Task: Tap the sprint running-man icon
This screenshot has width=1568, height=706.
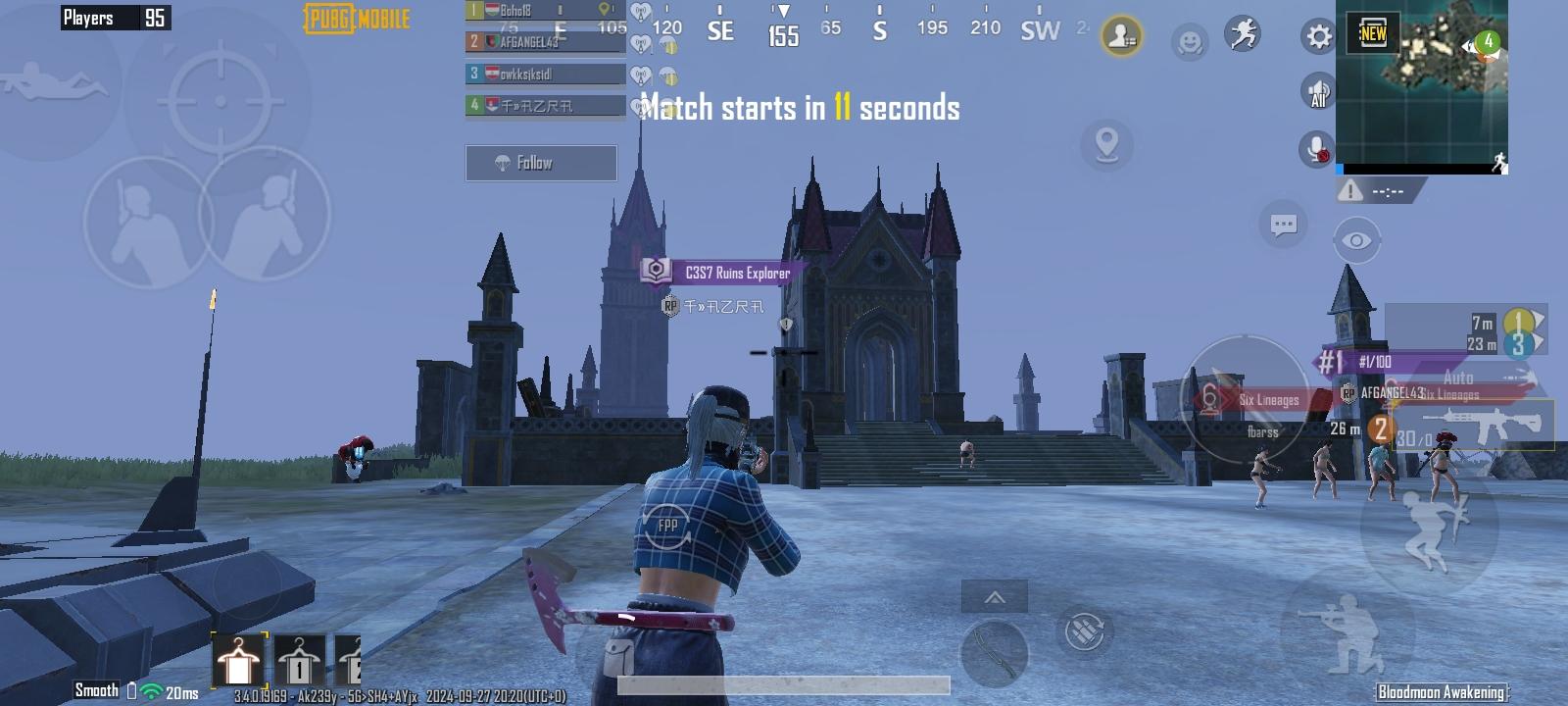Action: [1243, 36]
